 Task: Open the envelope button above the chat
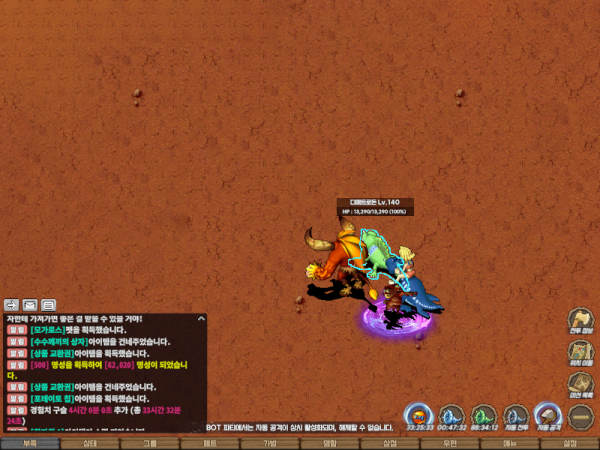pyautogui.click(x=30, y=304)
